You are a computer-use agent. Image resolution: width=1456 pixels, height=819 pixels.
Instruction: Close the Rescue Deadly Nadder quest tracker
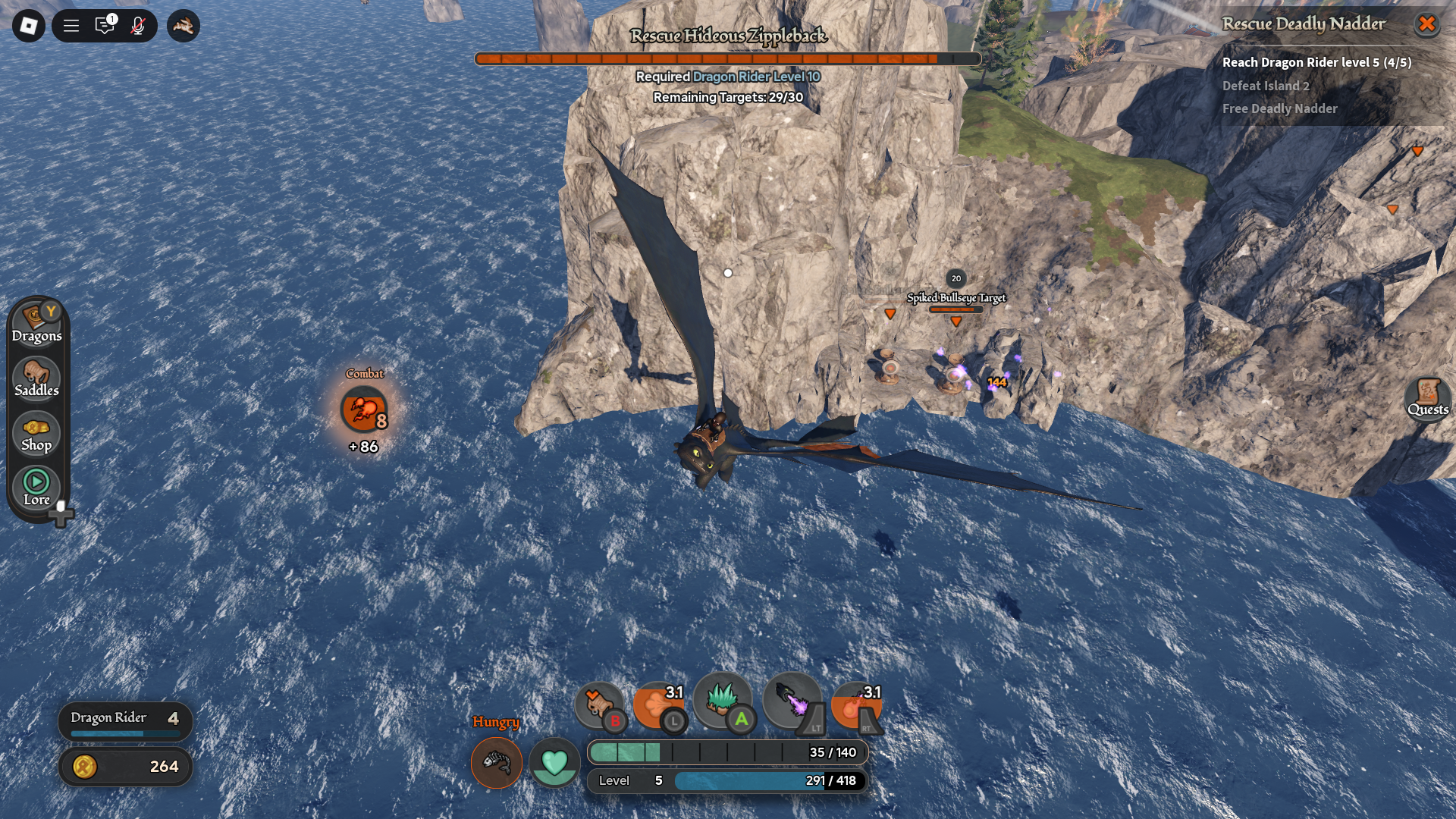(x=1426, y=24)
